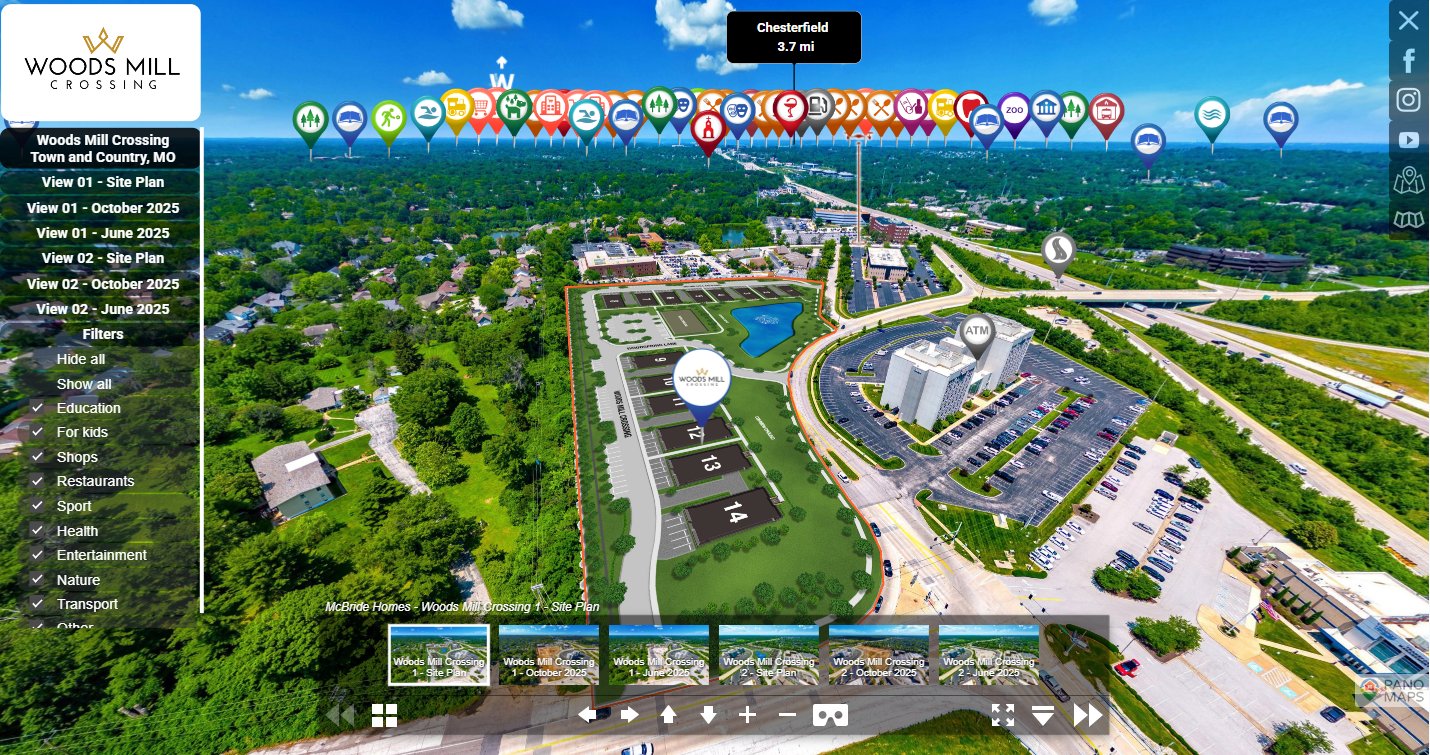Toggle the Education filter checkbox

(37, 408)
